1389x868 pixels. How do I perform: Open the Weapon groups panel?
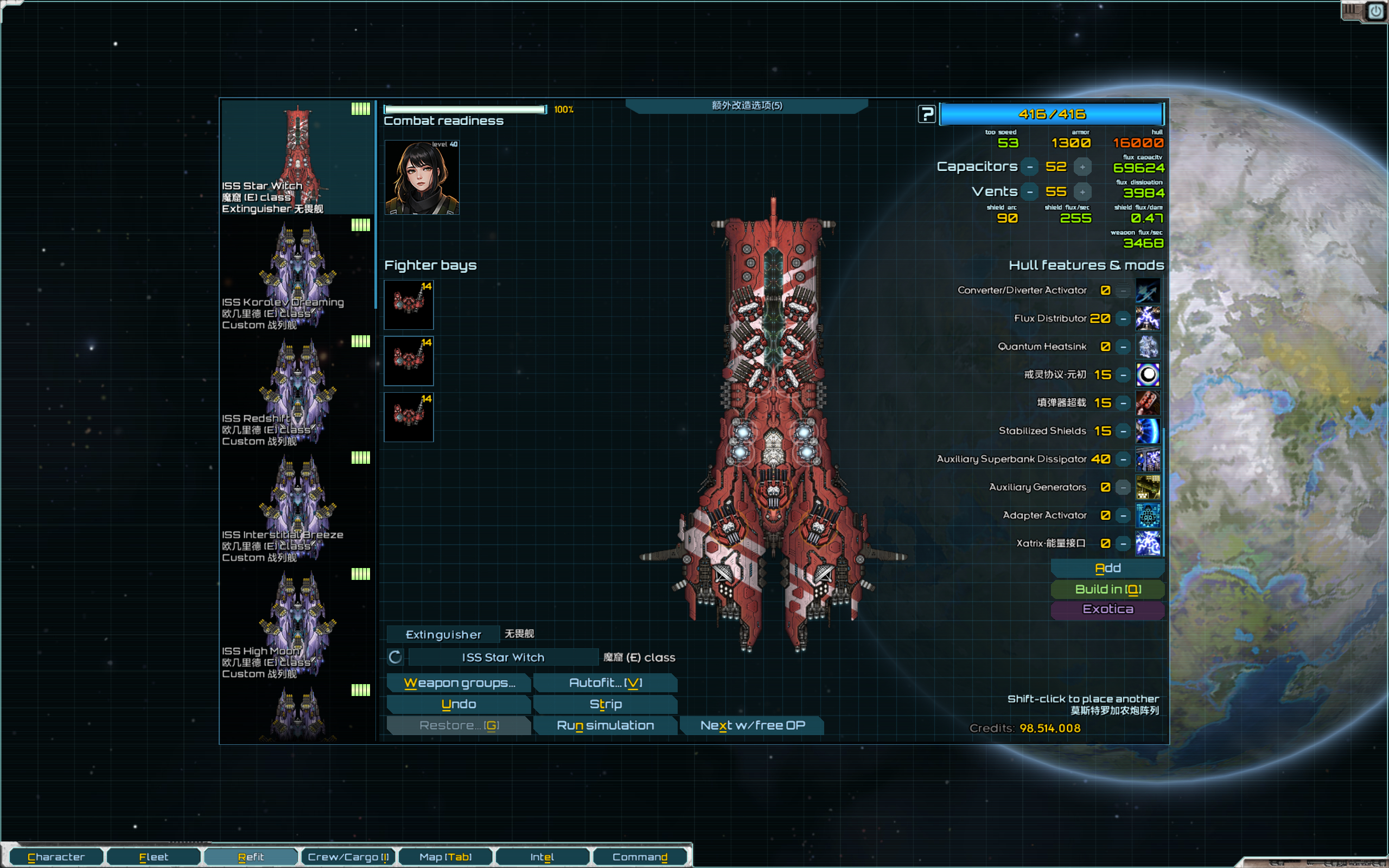pyautogui.click(x=458, y=682)
